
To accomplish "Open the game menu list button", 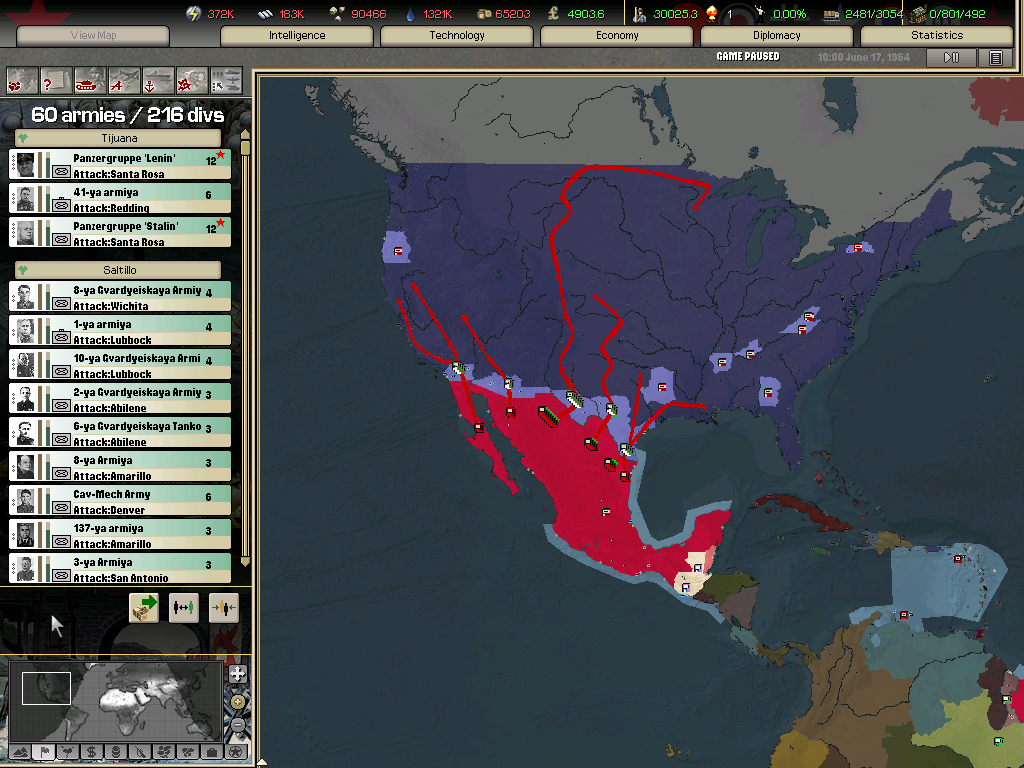I will [995, 58].
